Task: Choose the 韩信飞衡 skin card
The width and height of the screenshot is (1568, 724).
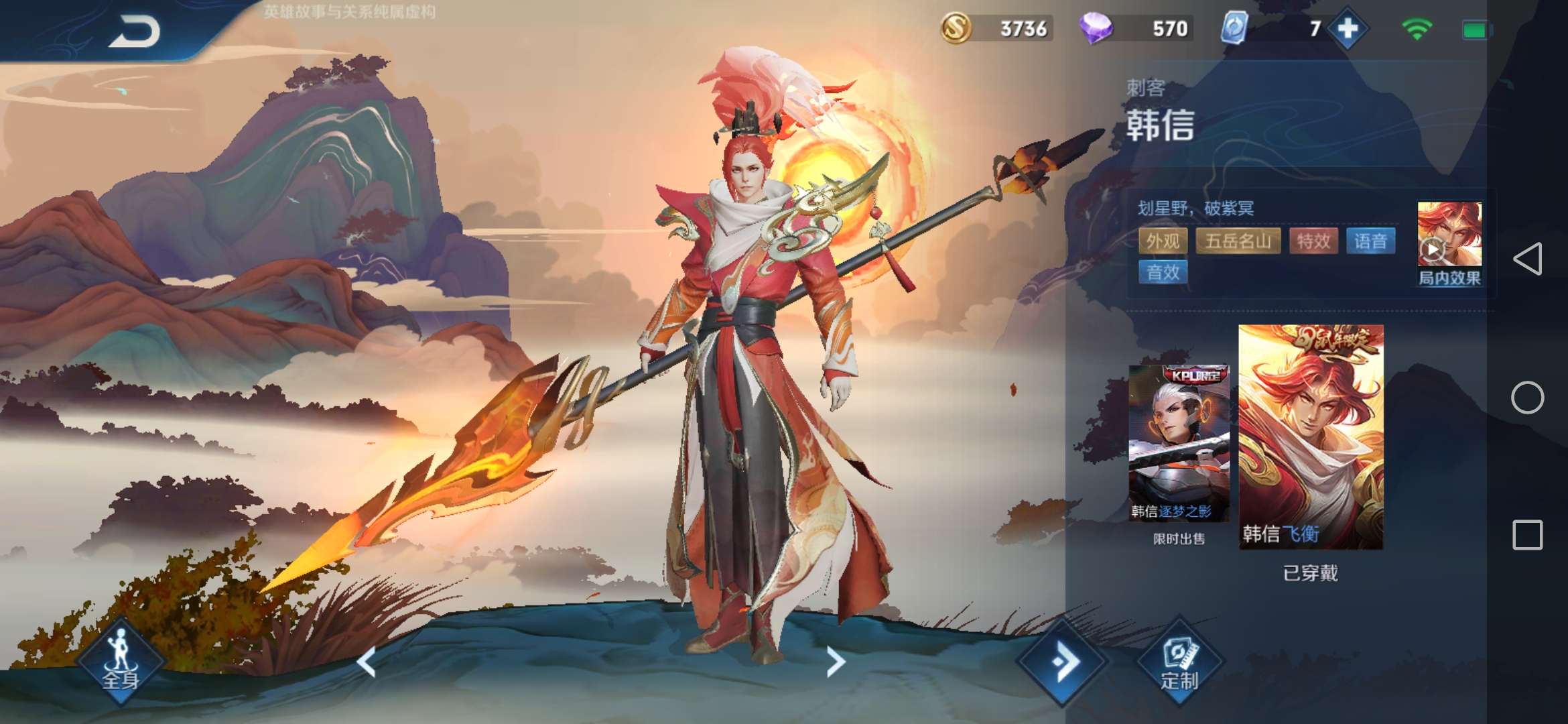Action: pyautogui.click(x=1311, y=437)
